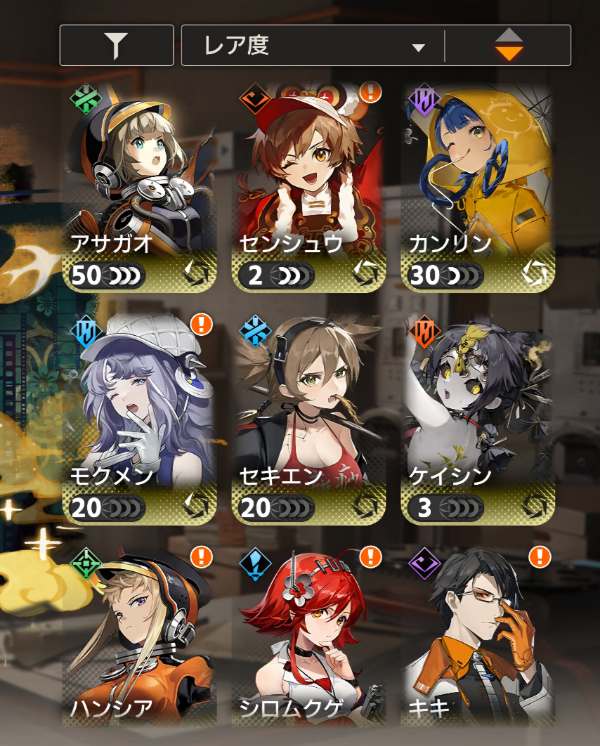Open the filter funnel button
600x746 pixels.
(116, 46)
